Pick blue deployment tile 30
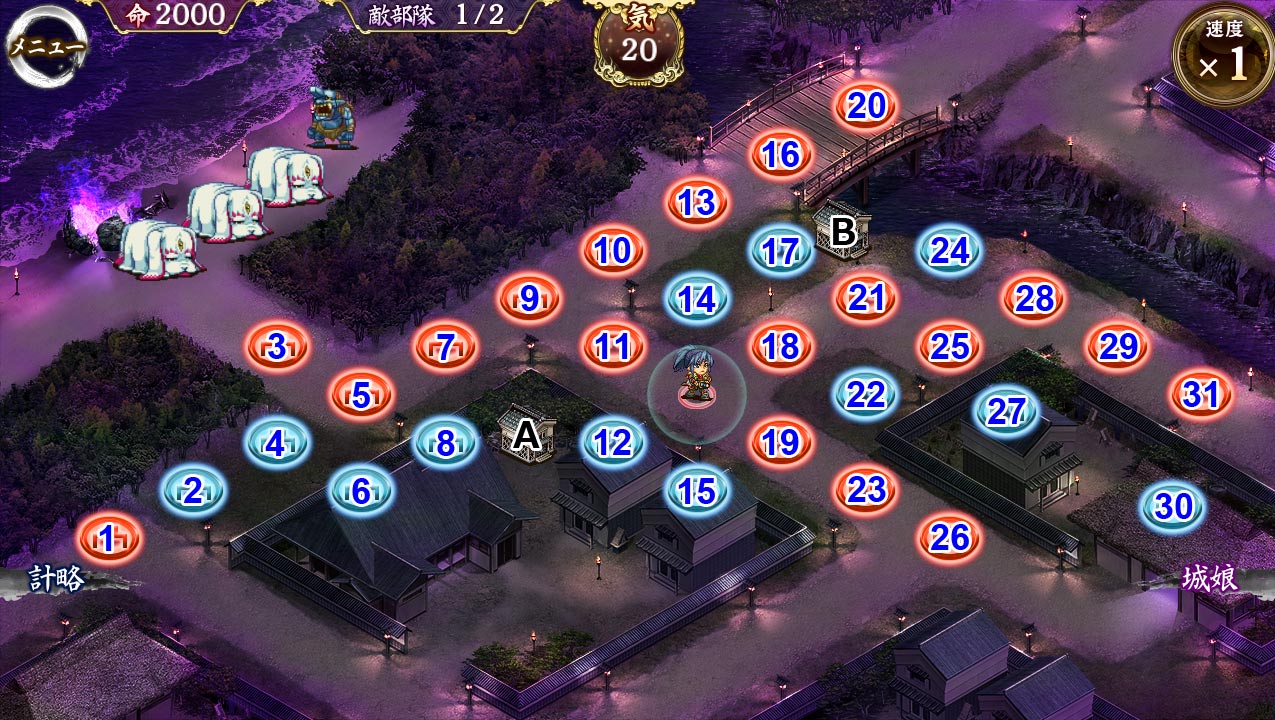The image size is (1275, 720). [x=1174, y=507]
